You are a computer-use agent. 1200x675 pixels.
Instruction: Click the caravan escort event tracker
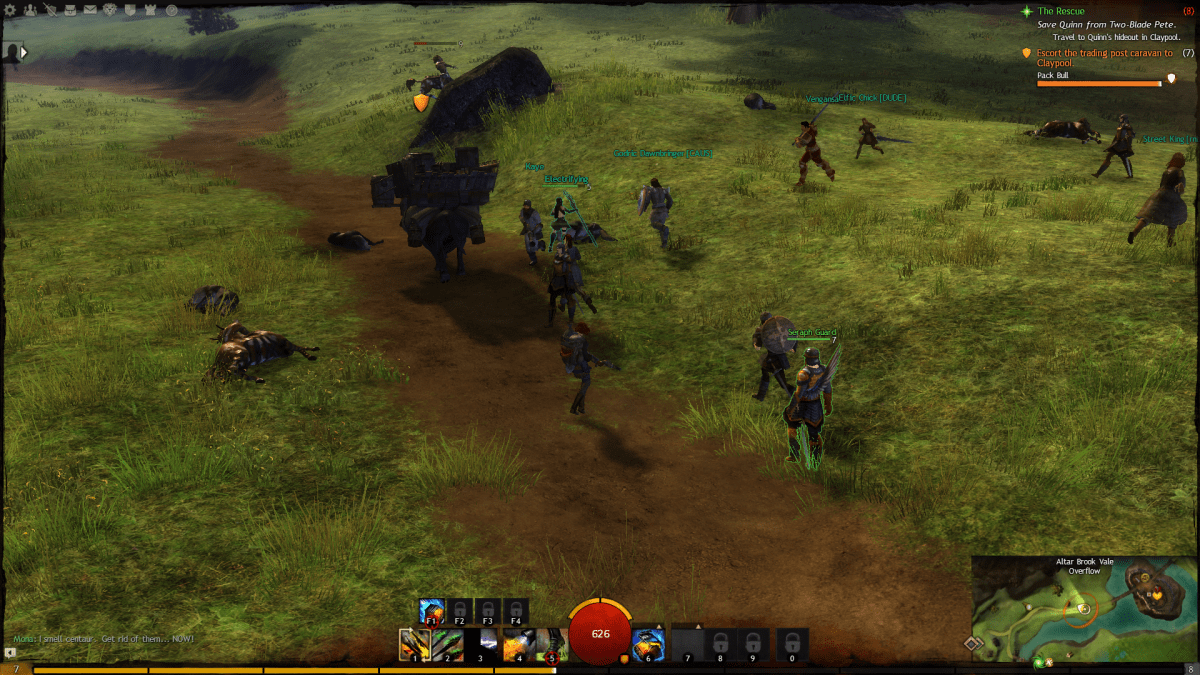pos(1100,57)
